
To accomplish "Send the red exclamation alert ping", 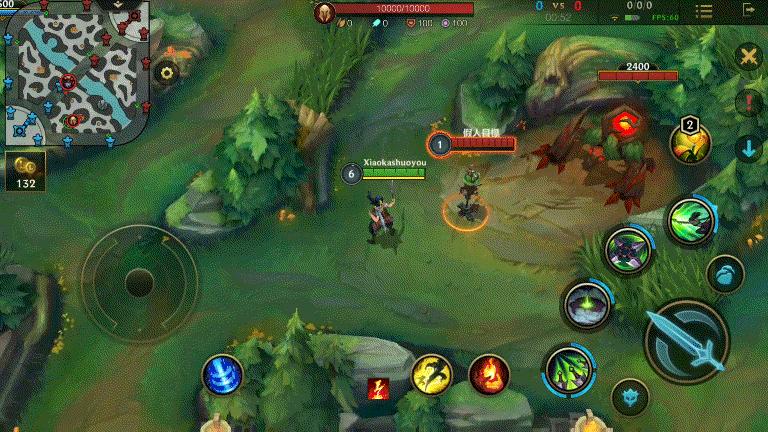I will pos(747,102).
